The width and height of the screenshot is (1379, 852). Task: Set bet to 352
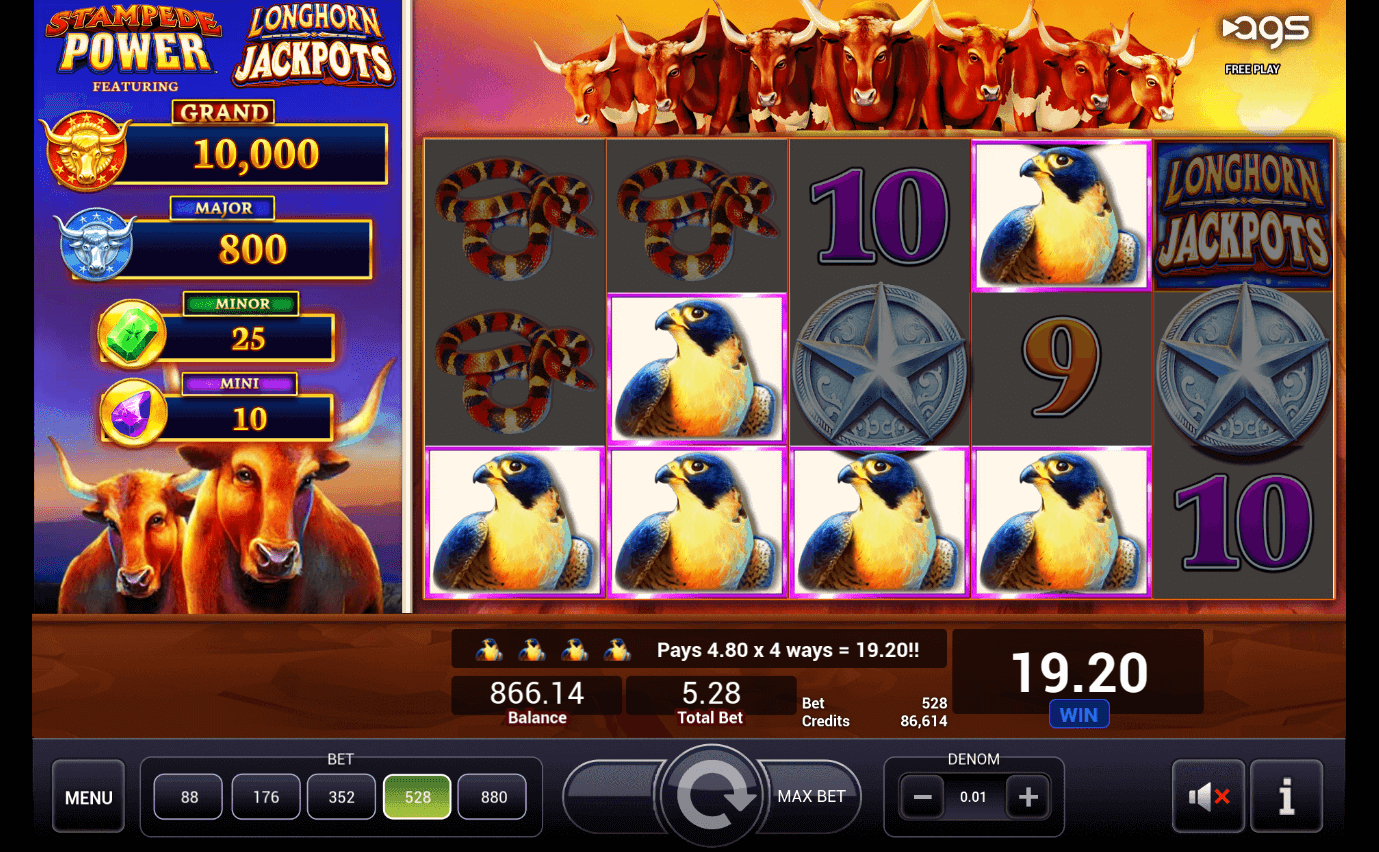[x=342, y=797]
